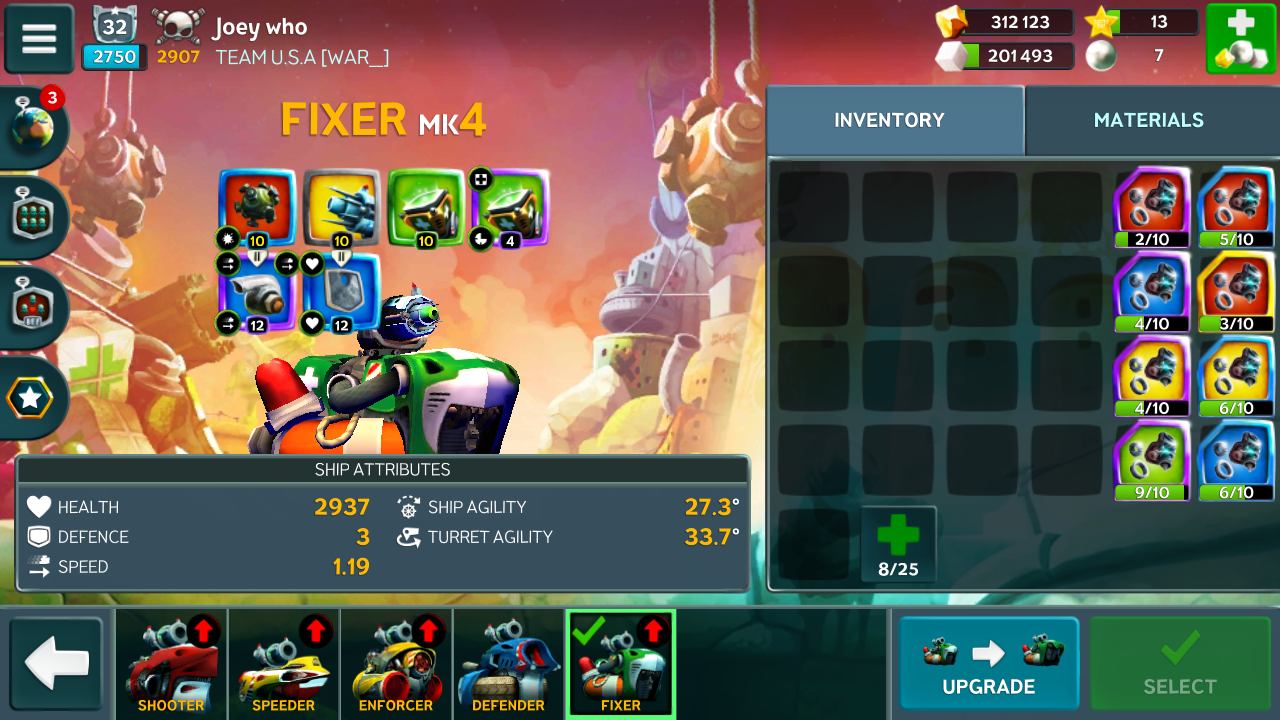Open the gold star badge side icon
1280x720 pixels.
click(31, 398)
